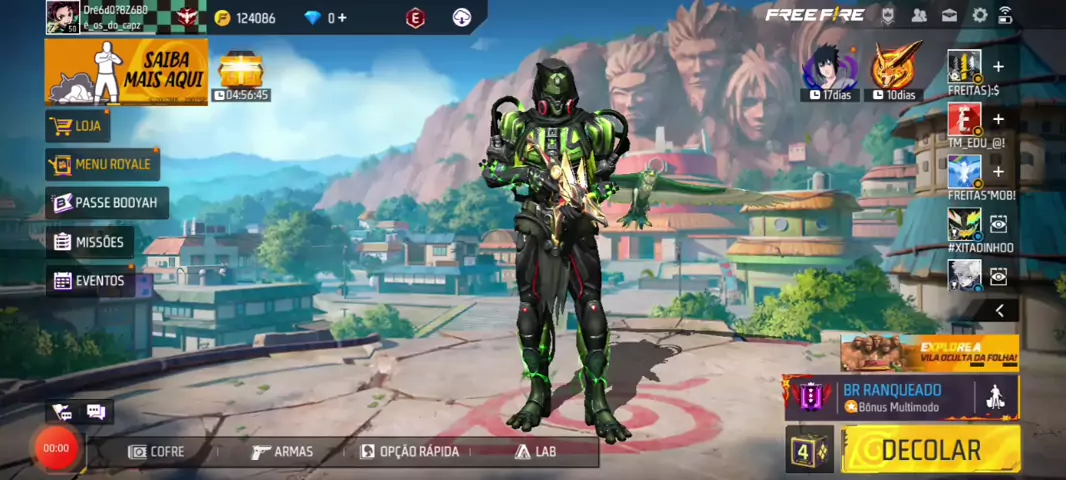The height and width of the screenshot is (480, 1066).
Task: Open the EVENTOS menu
Action: pos(89,281)
